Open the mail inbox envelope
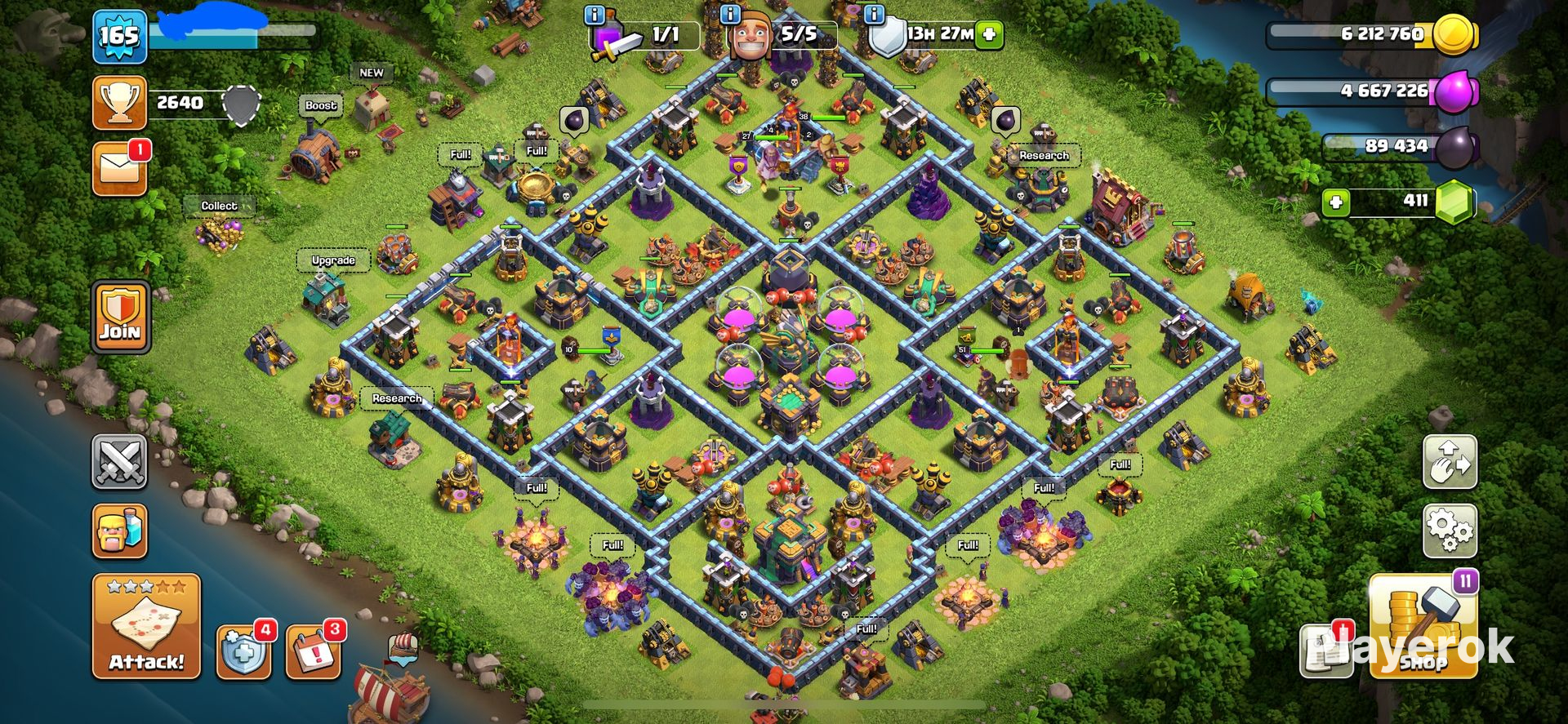 (119, 169)
